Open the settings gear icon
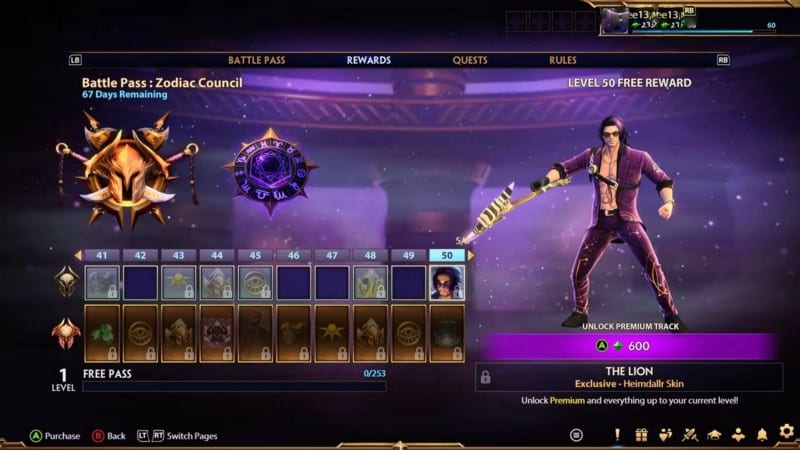Image resolution: width=800 pixels, height=450 pixels. pyautogui.click(x=786, y=433)
